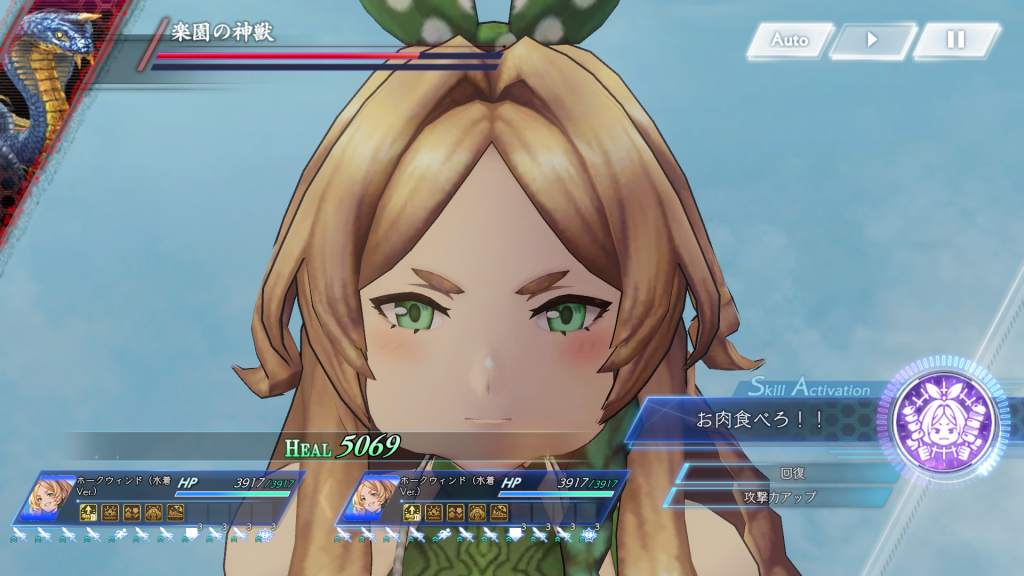Screen dimensions: 1024x576
Task: Click the play arrow speed button
Action: [x=872, y=41]
